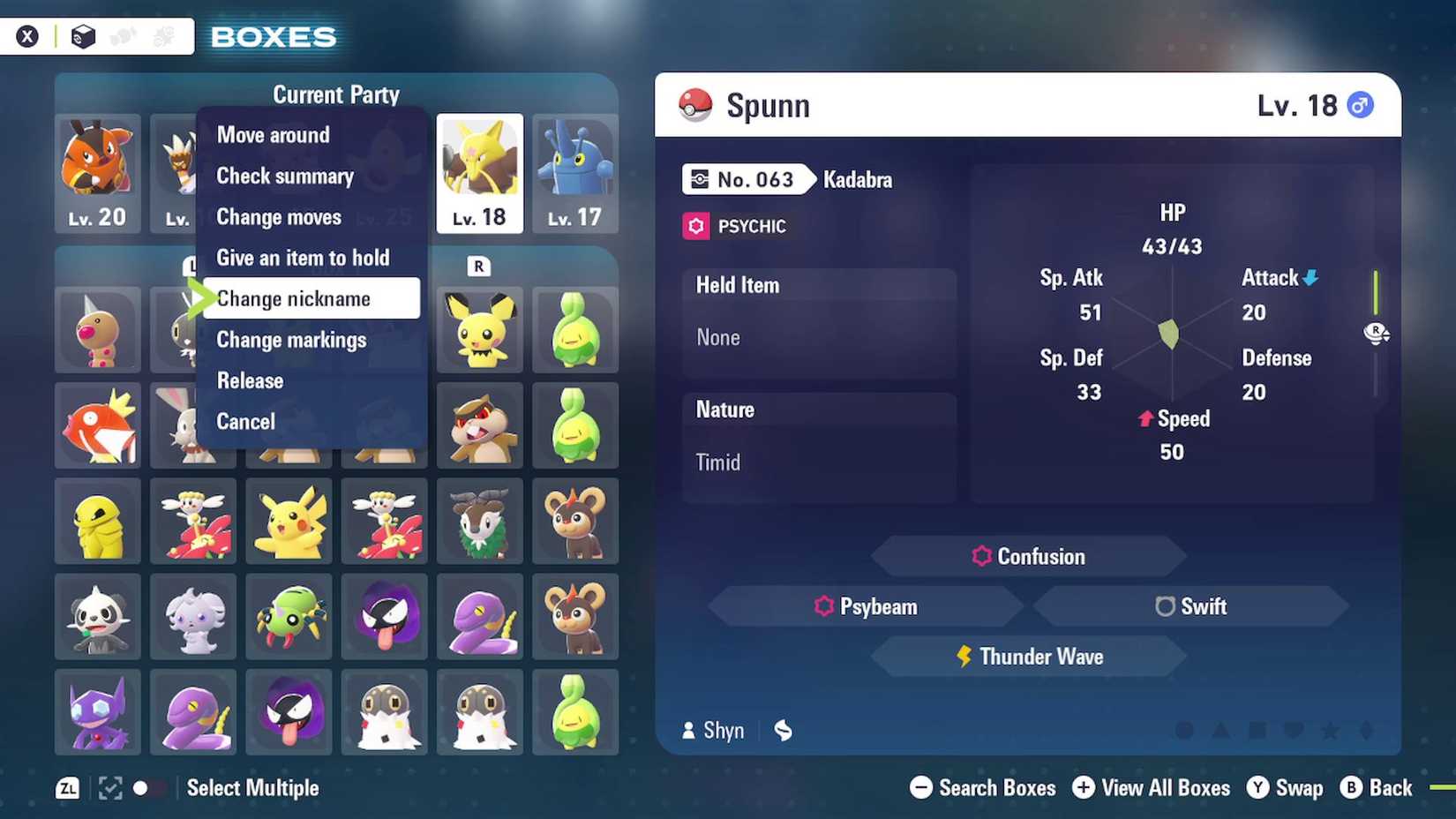Image resolution: width=1456 pixels, height=819 pixels.
Task: Click the grayed battle-team icon in the top bar
Action: [x=124, y=36]
